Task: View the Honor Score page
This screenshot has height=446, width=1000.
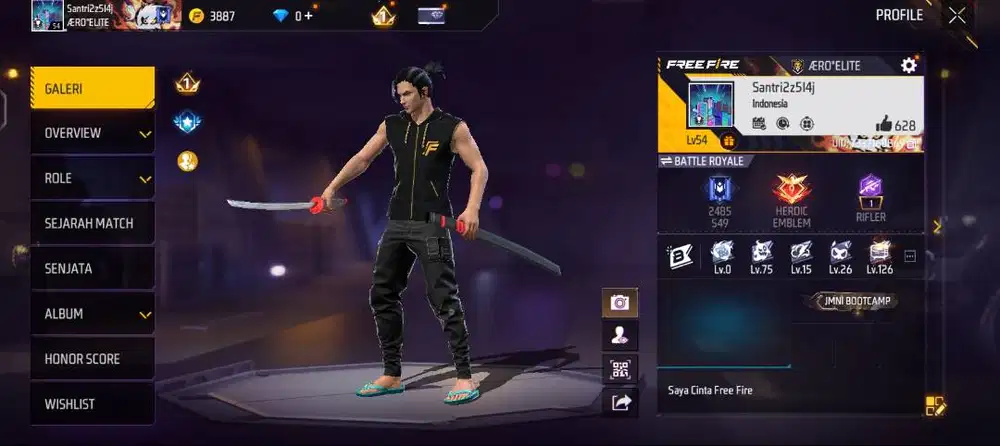Action: coord(92,358)
